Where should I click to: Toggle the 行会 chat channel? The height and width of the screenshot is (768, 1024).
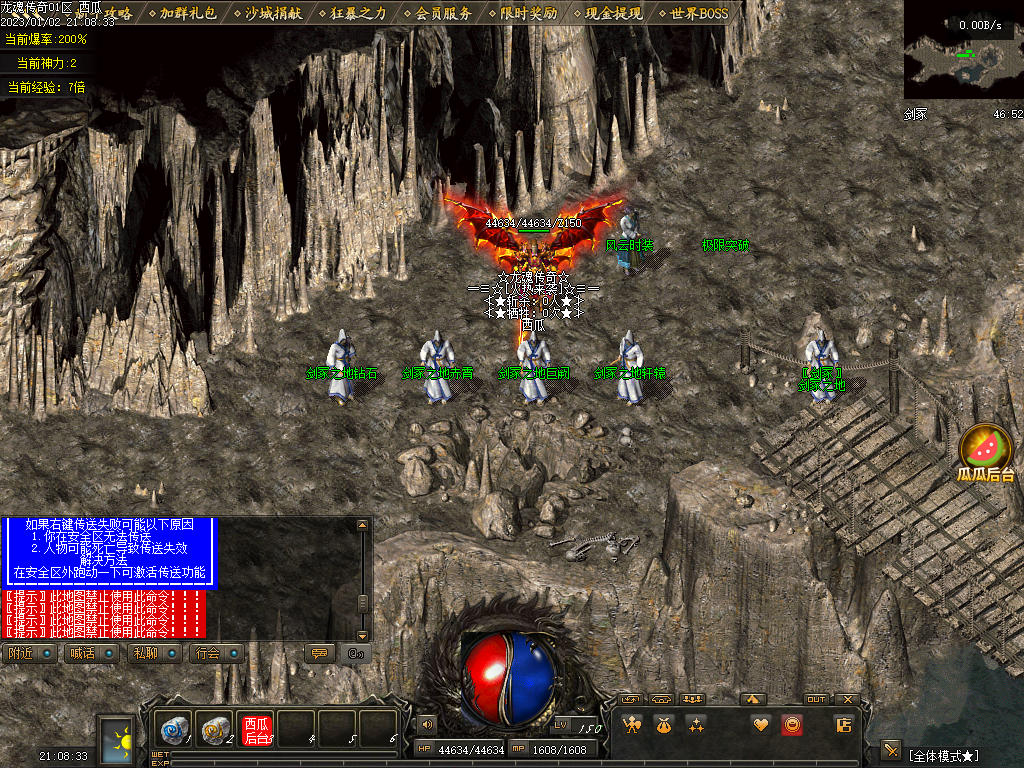tap(215, 653)
